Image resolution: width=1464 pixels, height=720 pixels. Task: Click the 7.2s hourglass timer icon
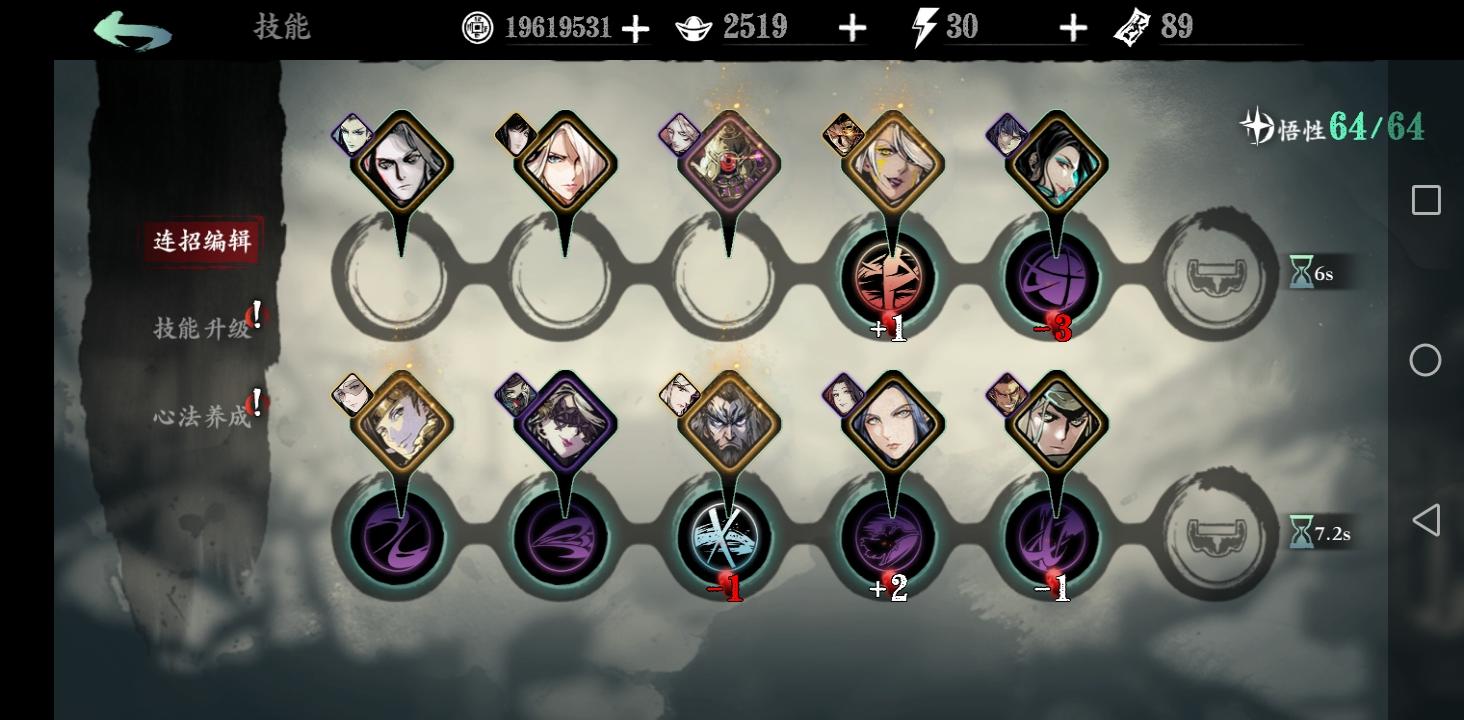1301,533
